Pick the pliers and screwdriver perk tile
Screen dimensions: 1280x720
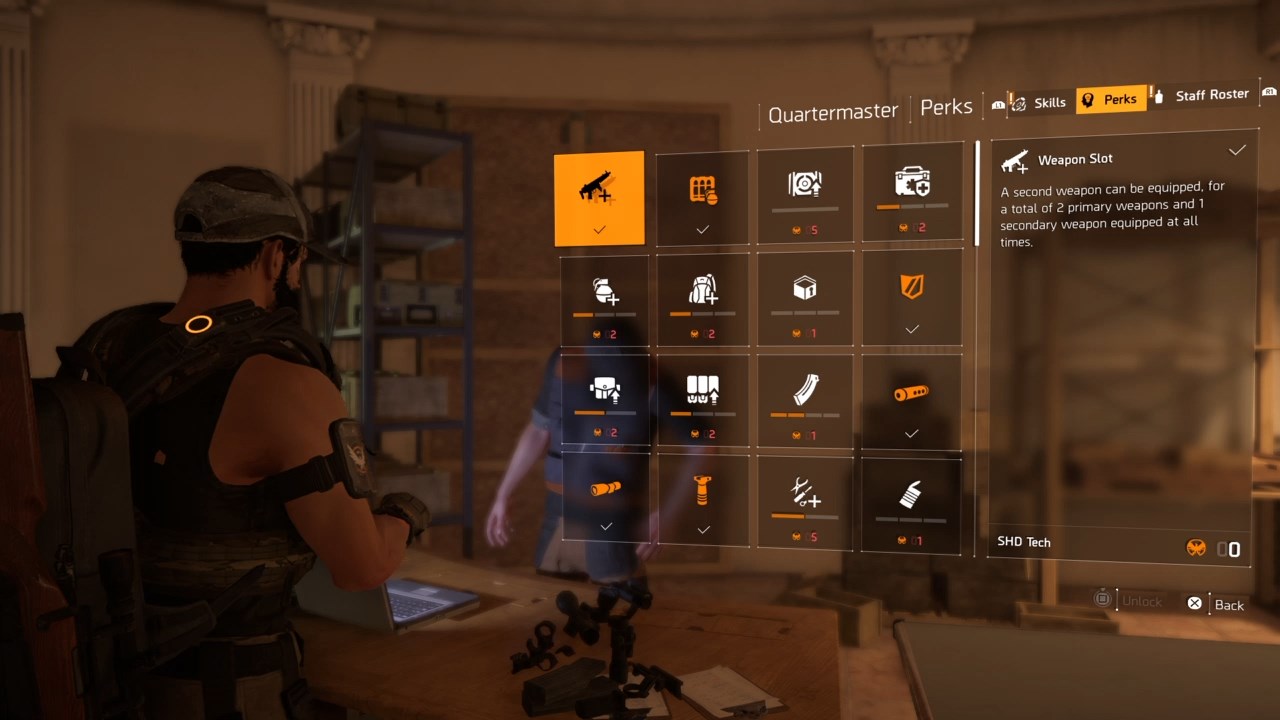(x=805, y=500)
